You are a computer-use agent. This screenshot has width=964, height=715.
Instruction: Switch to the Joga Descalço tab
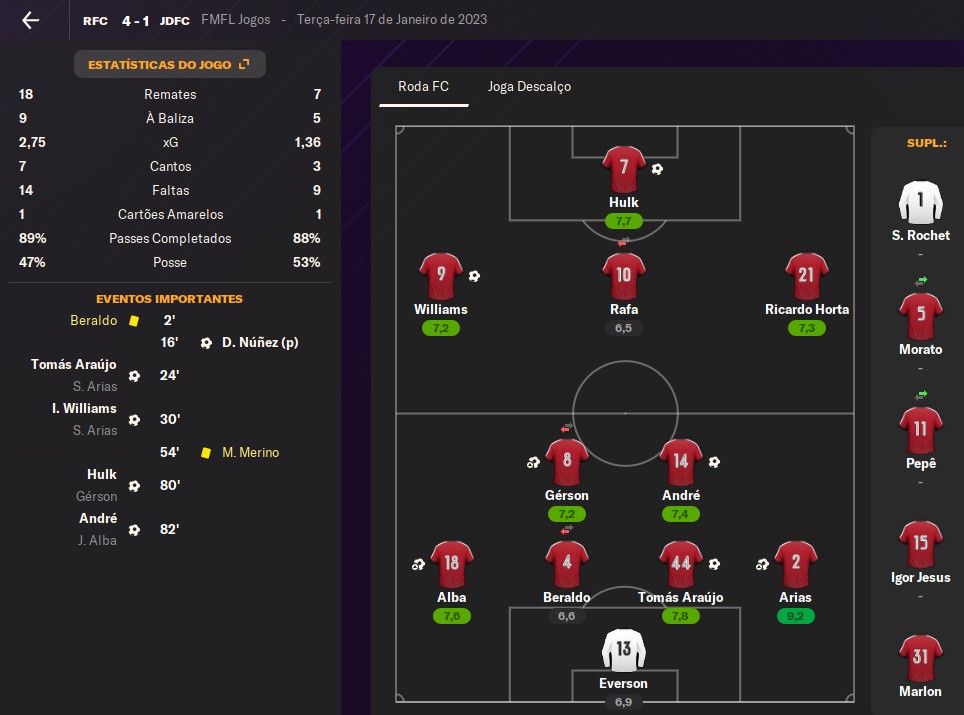point(529,86)
